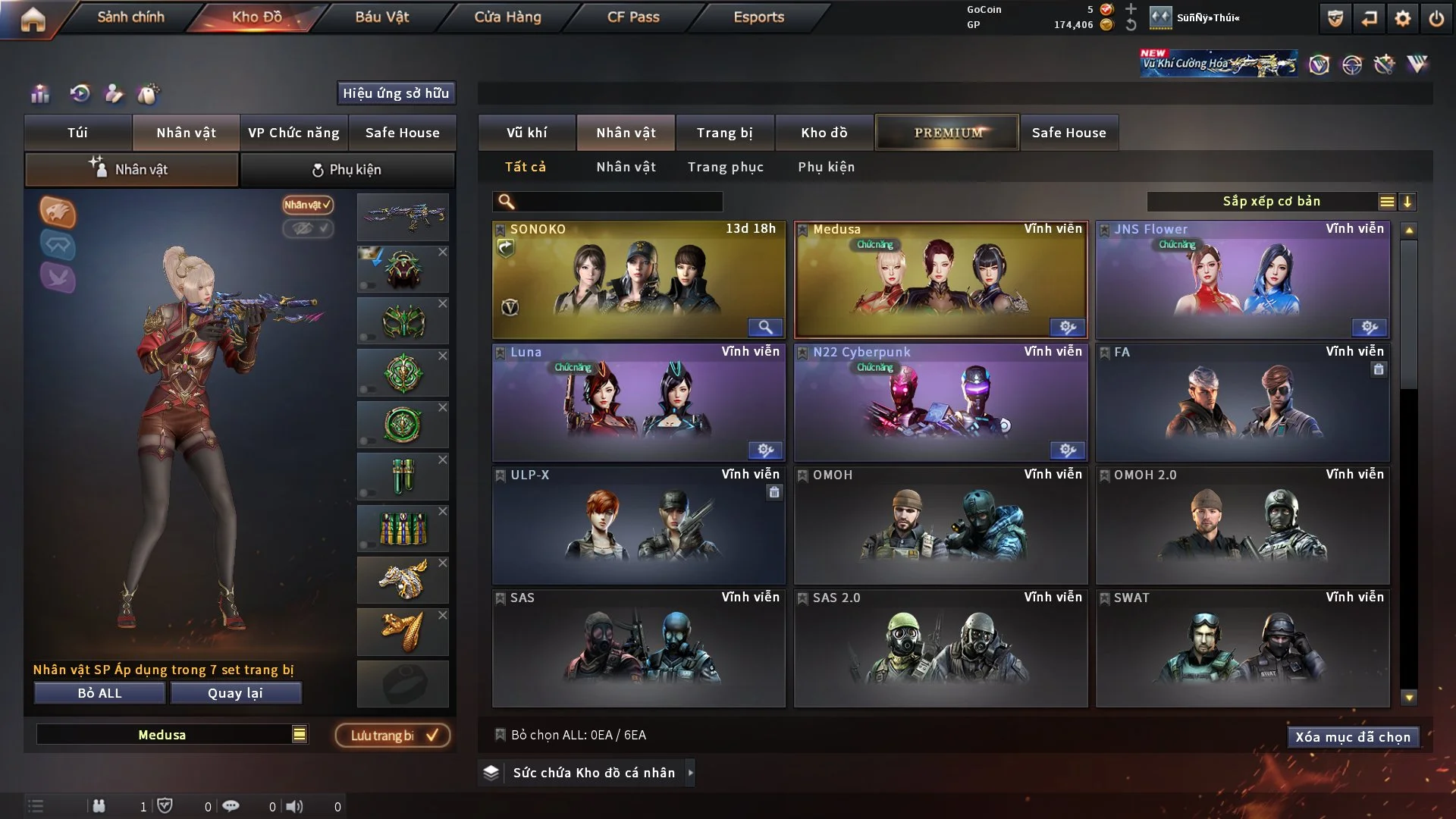Filter by Trang phục costumes
1456x819 pixels.
(725, 167)
